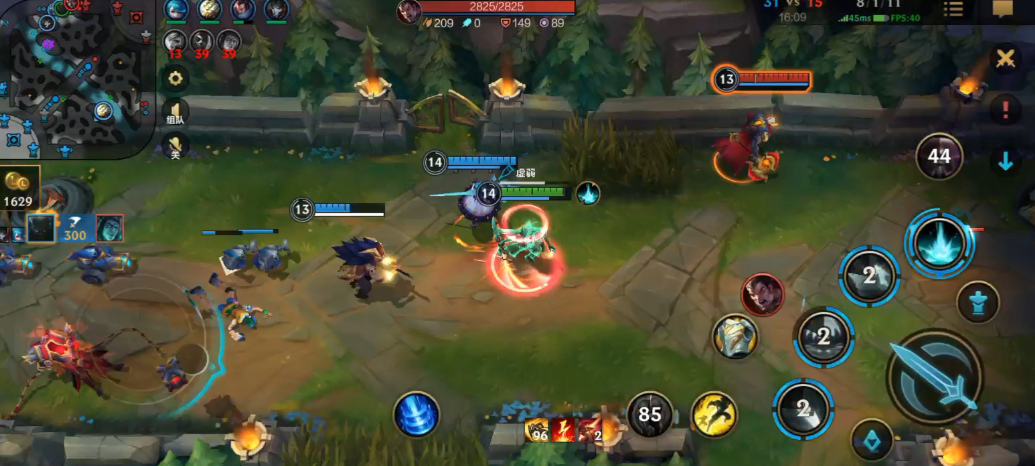Cast the glowing blue ice spike ability

(x=939, y=243)
